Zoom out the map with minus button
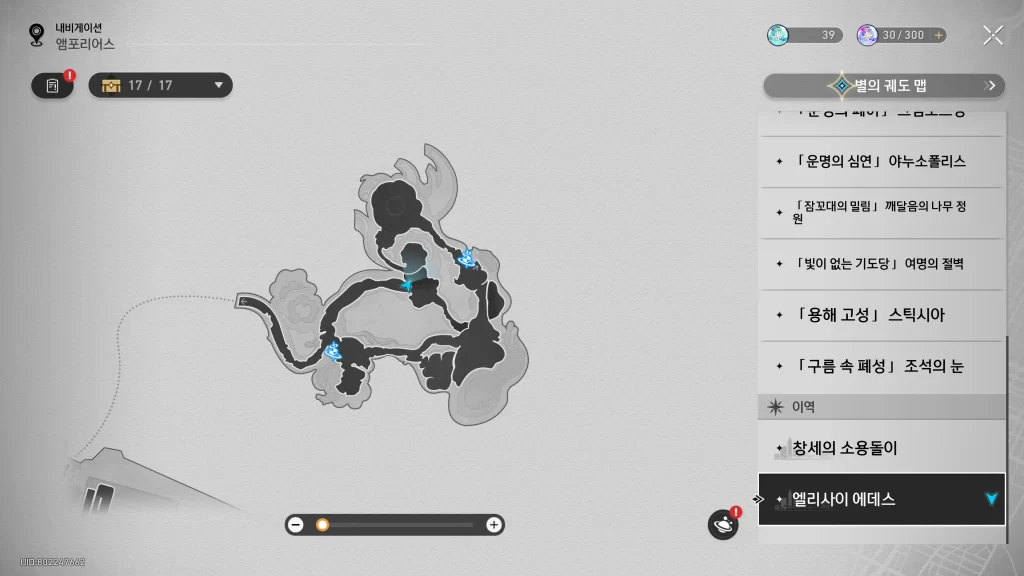 [x=296, y=525]
